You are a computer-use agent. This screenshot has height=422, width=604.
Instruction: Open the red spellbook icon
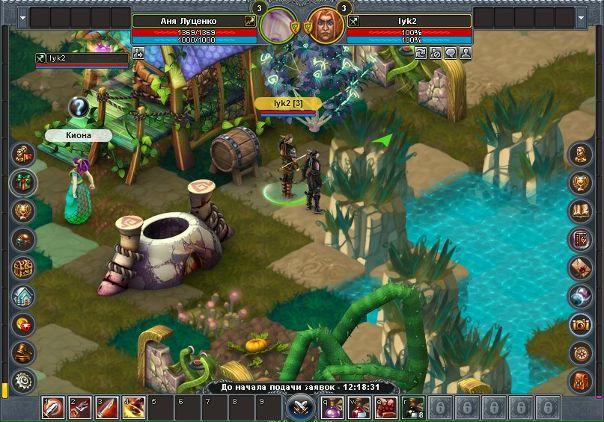click(581, 239)
